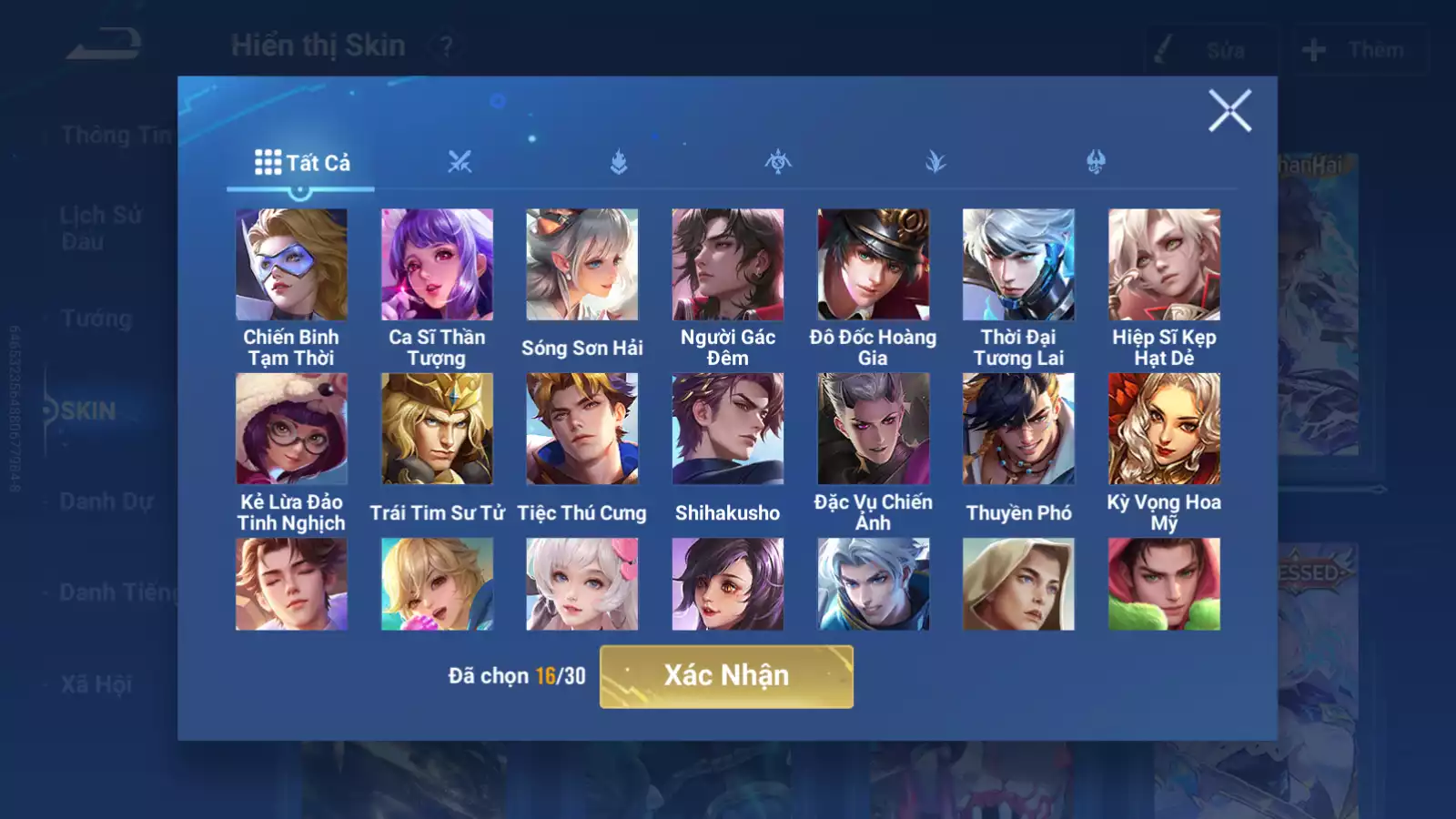Select the Chiến Binh Tạm Thời skin

(291, 265)
